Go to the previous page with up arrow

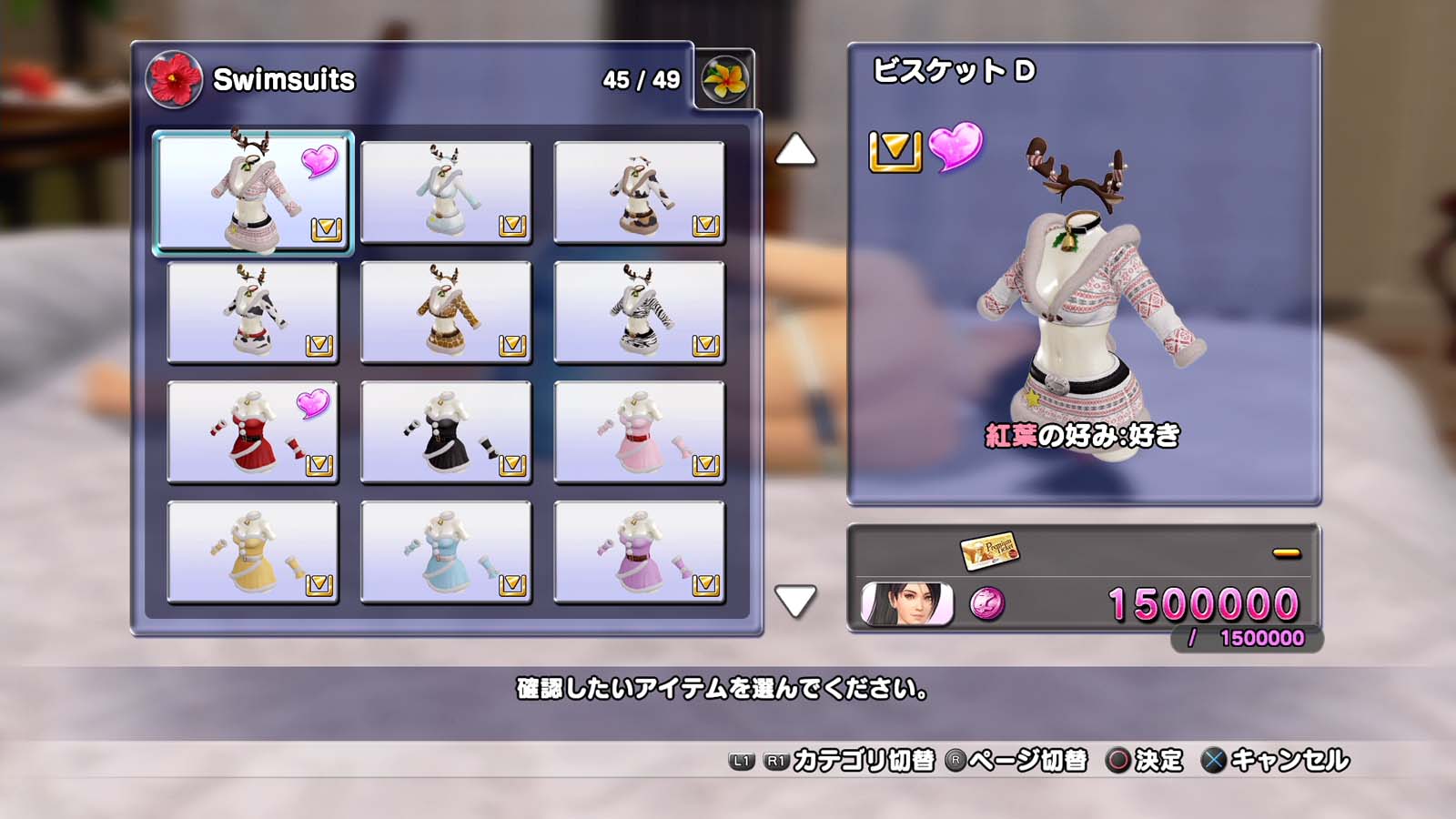(x=795, y=150)
